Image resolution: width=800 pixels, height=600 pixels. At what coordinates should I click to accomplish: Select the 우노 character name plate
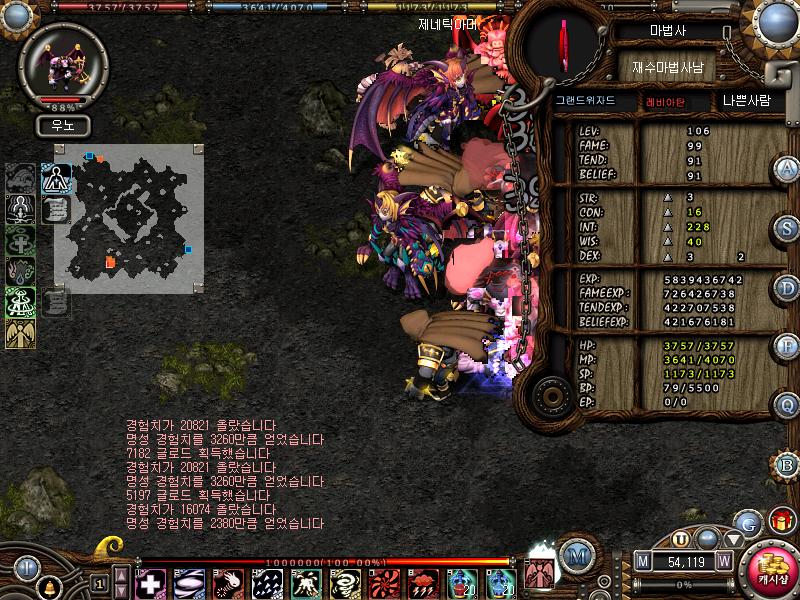[62, 126]
